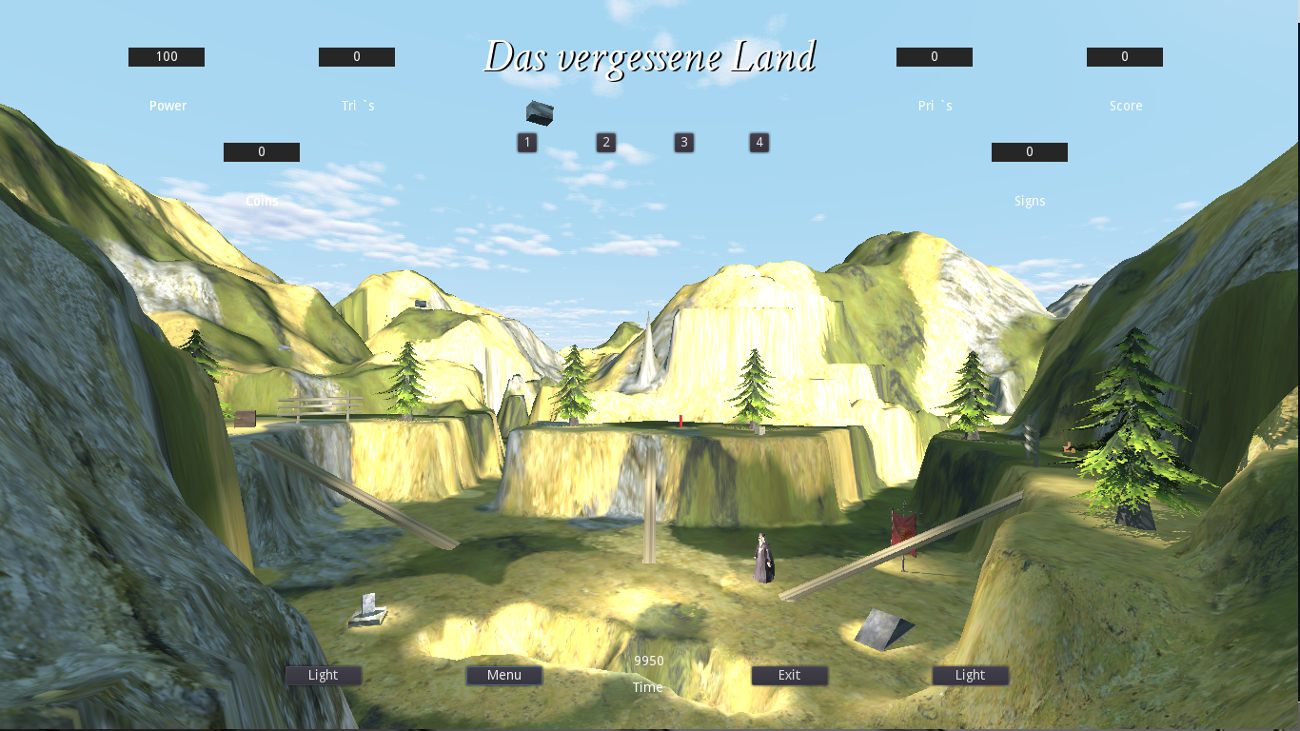Select hotbar slot 4
The height and width of the screenshot is (731, 1300).
(760, 142)
